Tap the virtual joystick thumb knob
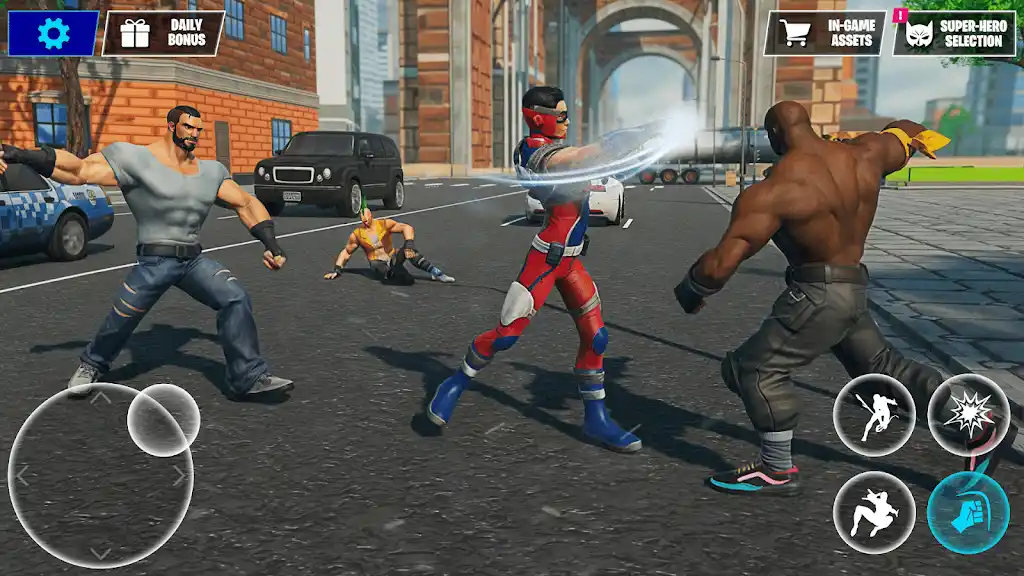 point(163,420)
